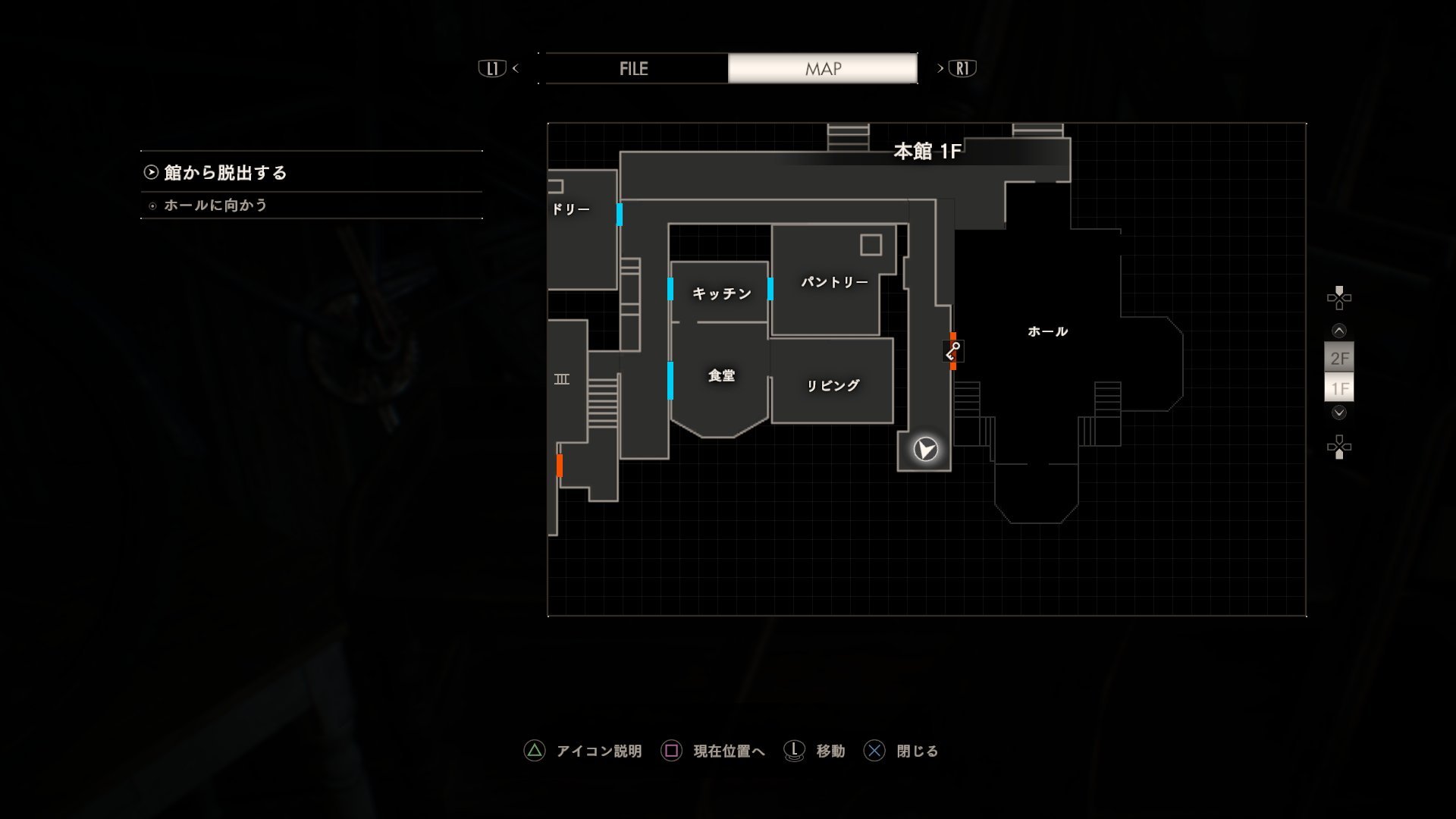Click the floor up arrow
This screenshot has width=1456, height=819.
[1339, 331]
